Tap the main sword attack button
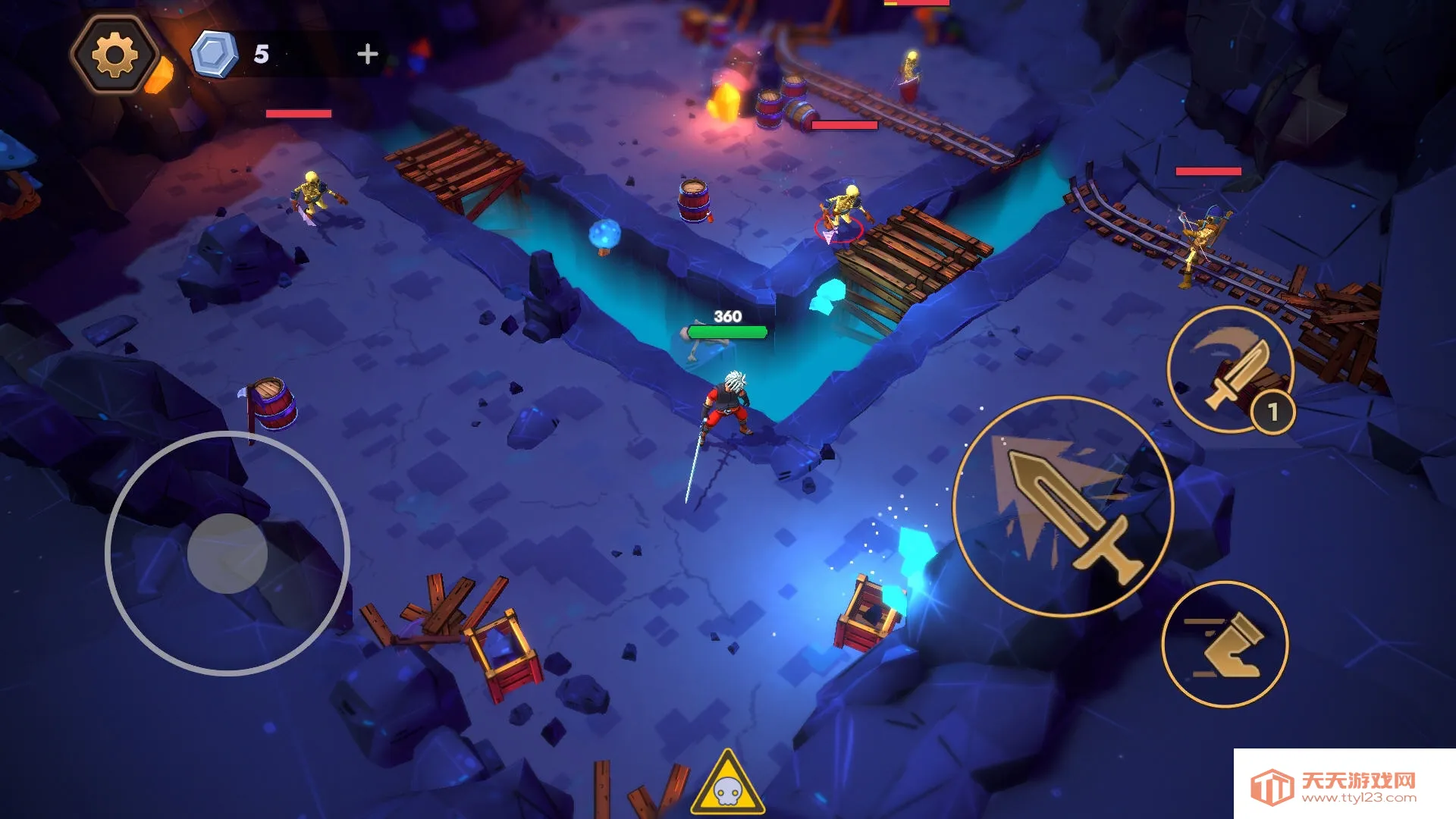This screenshot has height=819, width=1456. click(1063, 506)
